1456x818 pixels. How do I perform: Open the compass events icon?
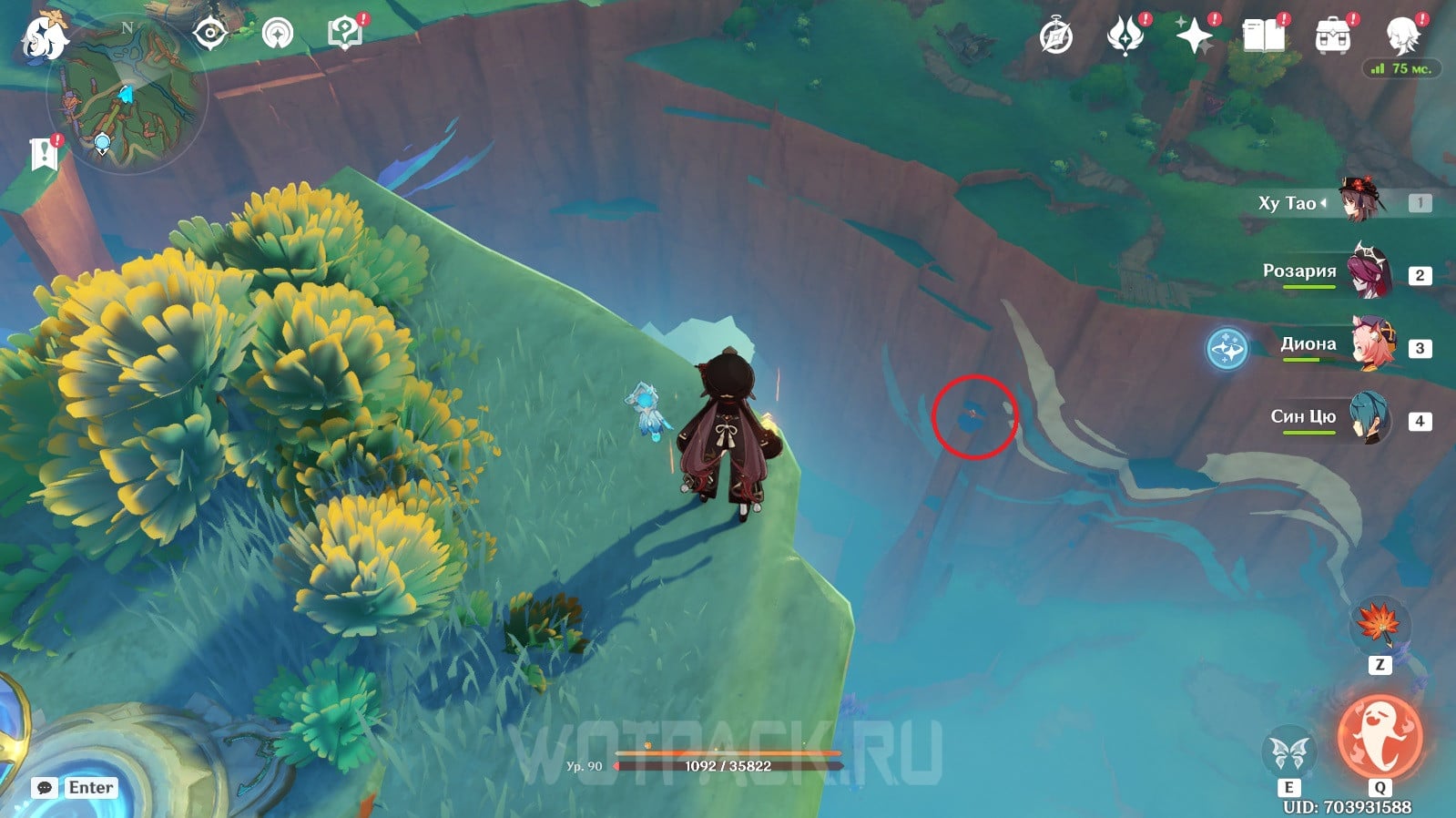point(1056,37)
